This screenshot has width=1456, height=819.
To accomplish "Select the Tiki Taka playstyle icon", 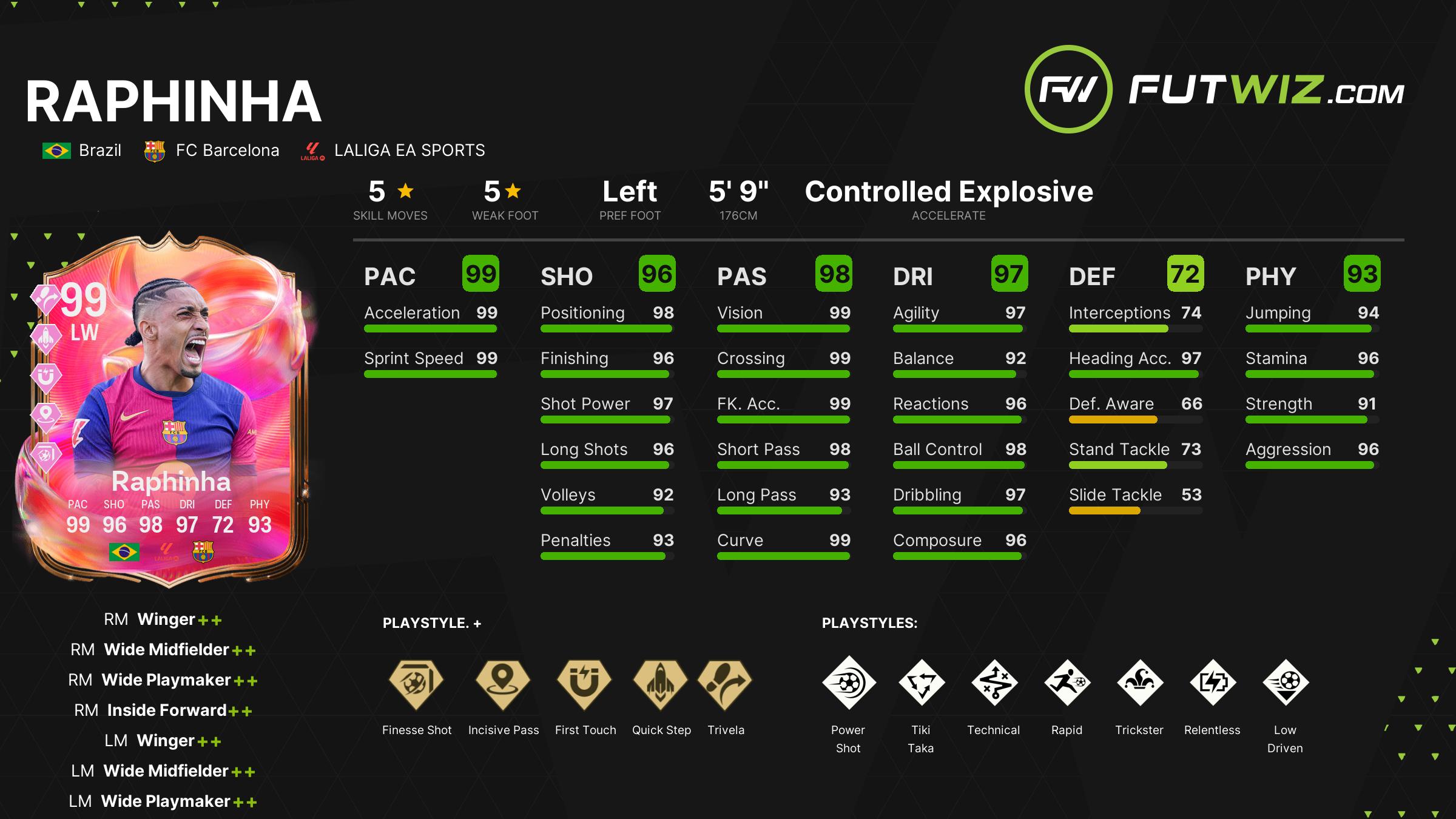I will click(921, 682).
